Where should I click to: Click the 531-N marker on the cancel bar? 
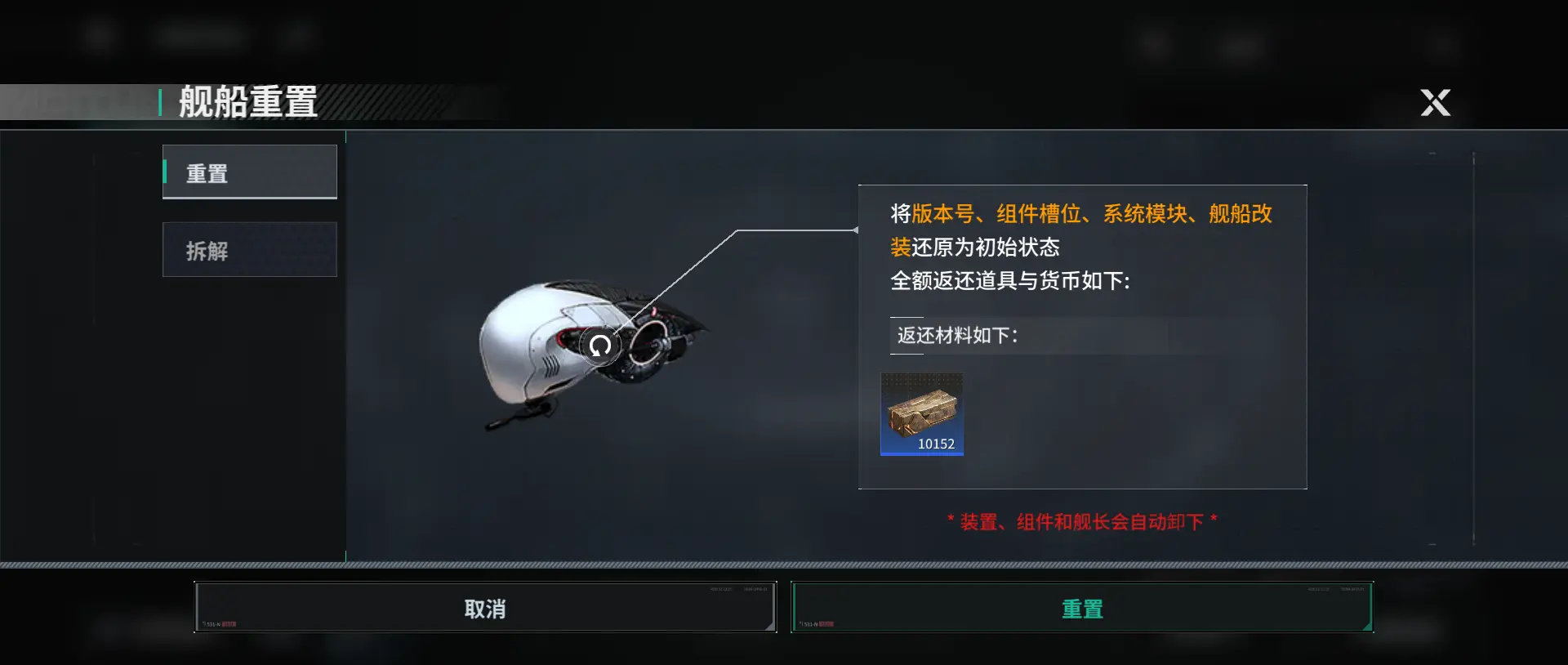click(213, 622)
